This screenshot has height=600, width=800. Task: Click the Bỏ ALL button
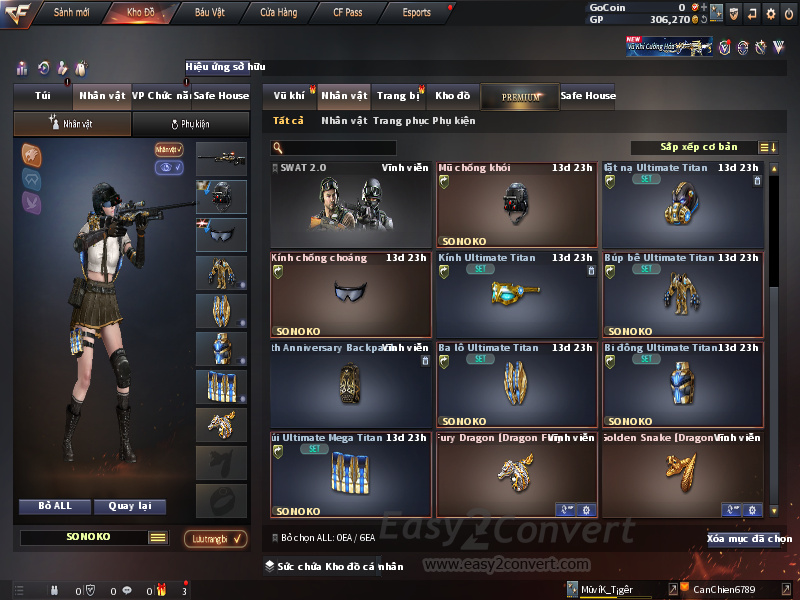[x=55, y=506]
